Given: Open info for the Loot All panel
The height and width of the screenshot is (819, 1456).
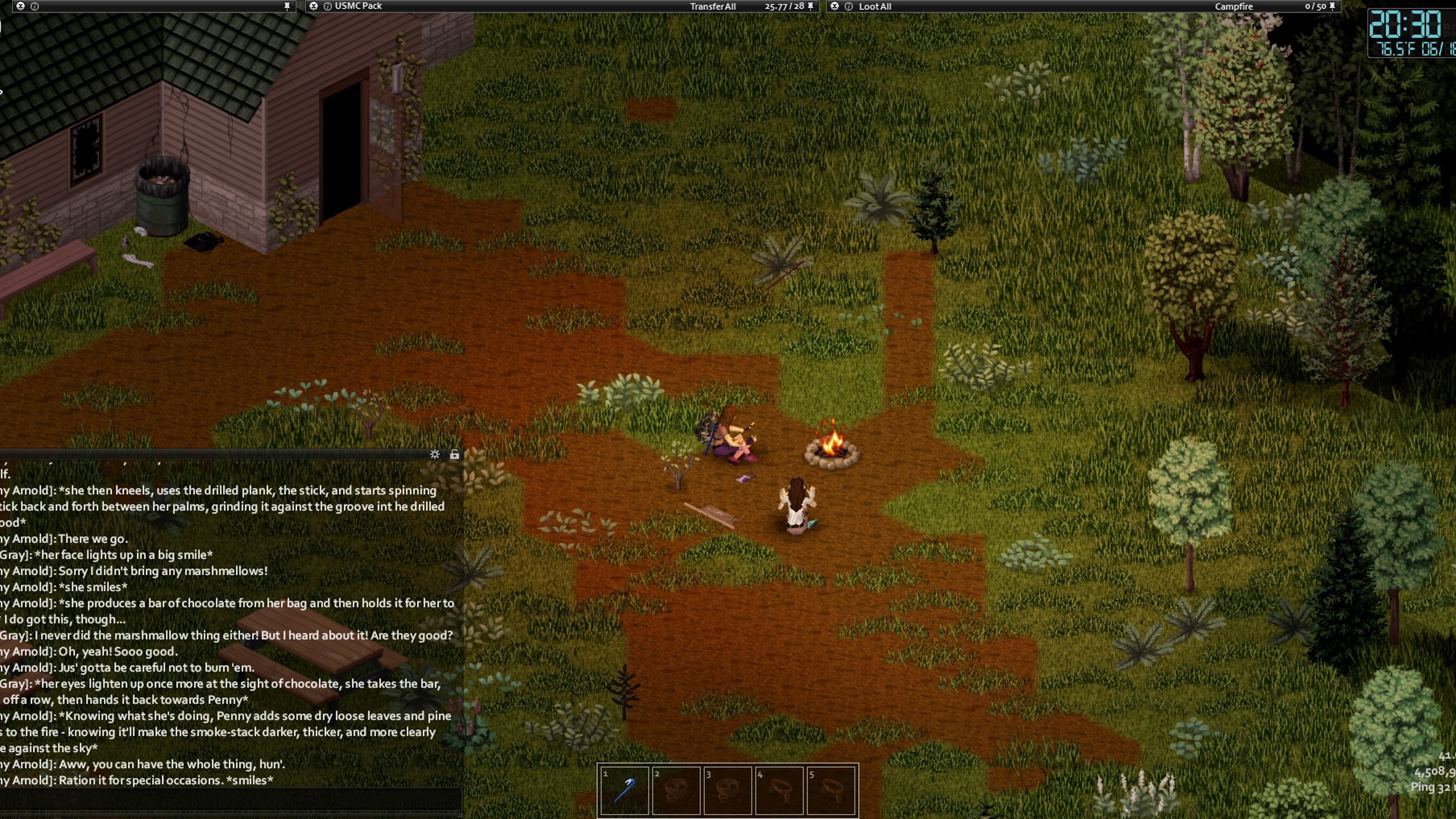Looking at the screenshot, I should 848,6.
